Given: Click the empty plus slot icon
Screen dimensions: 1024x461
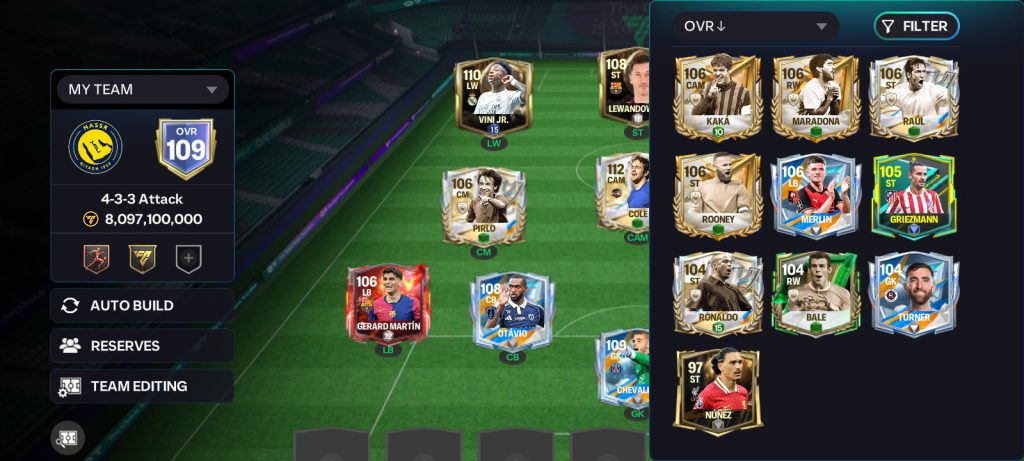Looking at the screenshot, I should pos(189,259).
